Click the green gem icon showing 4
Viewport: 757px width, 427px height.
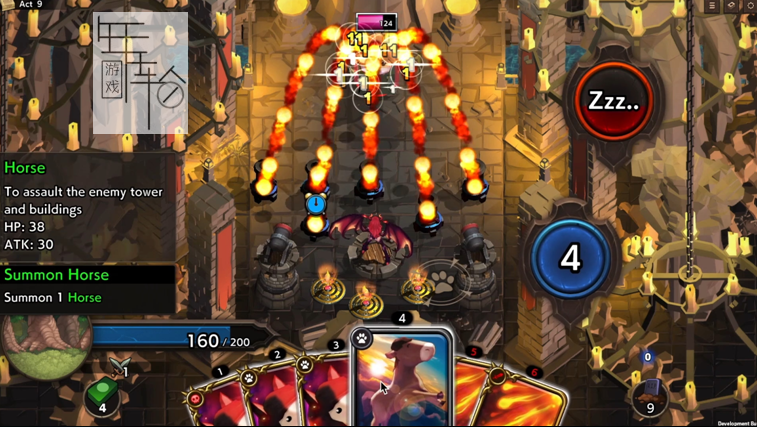pos(102,397)
